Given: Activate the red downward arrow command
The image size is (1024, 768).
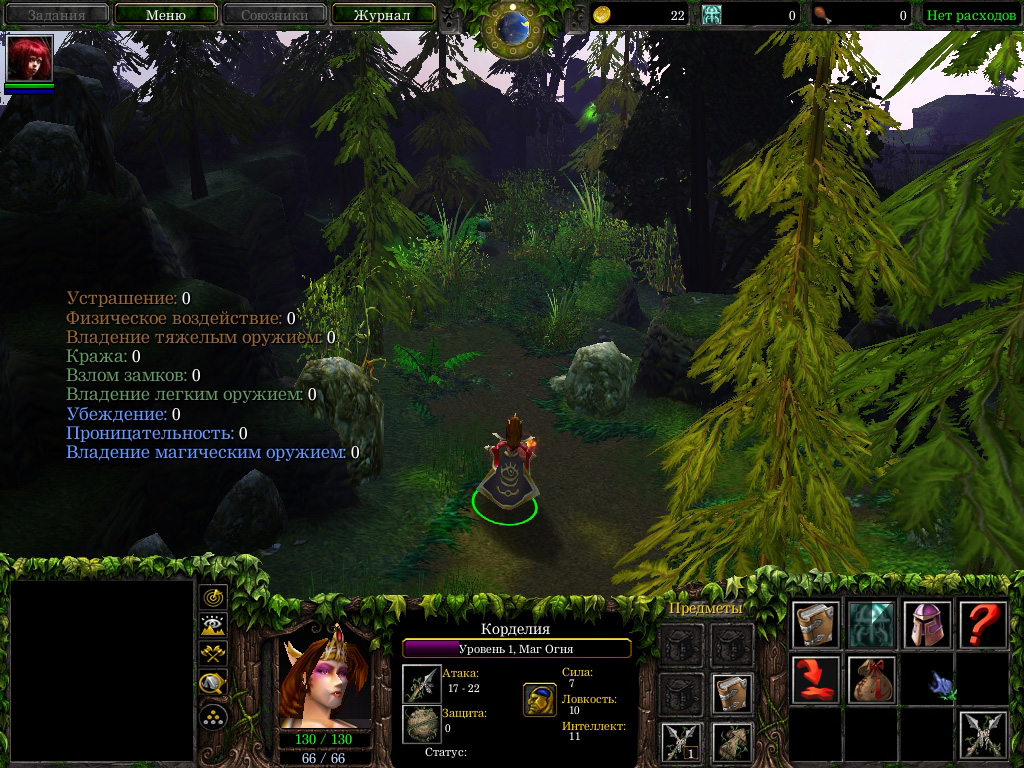Looking at the screenshot, I should pyautogui.click(x=814, y=680).
